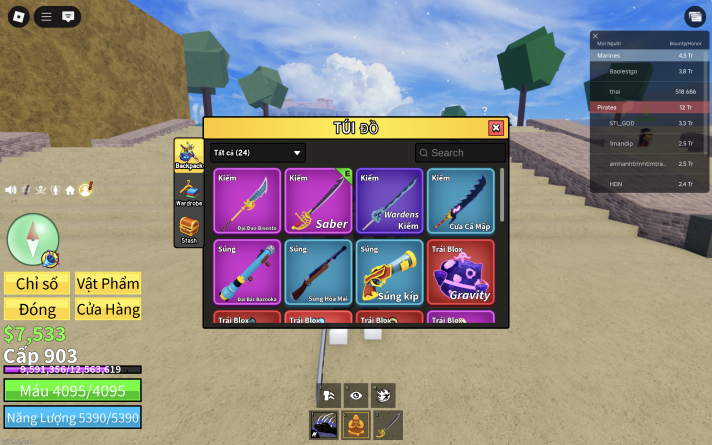
Task: Open the Chỉ số stats menu
Action: tap(36, 284)
